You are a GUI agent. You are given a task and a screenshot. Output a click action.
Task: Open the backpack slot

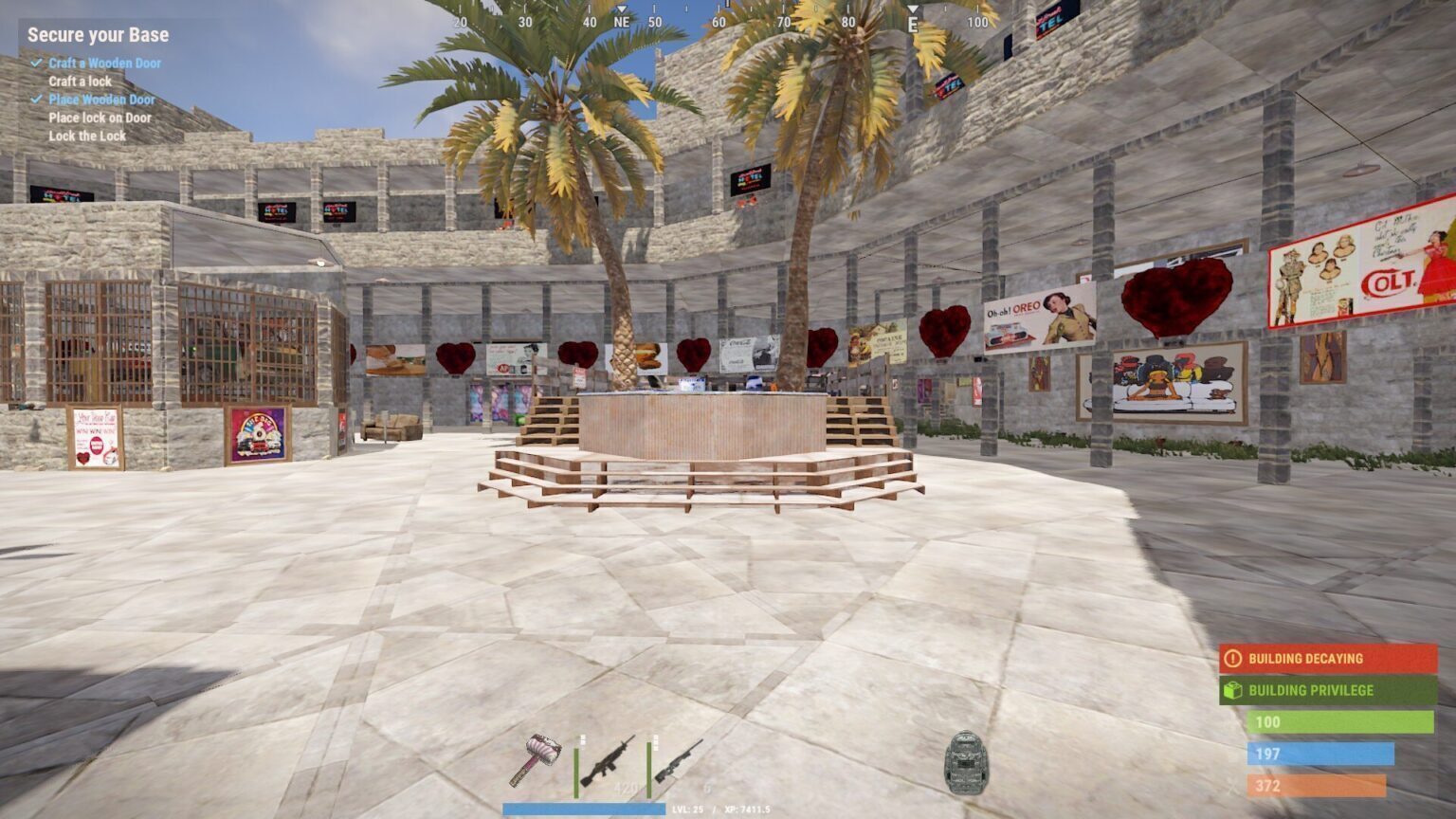pyautogui.click(x=968, y=762)
